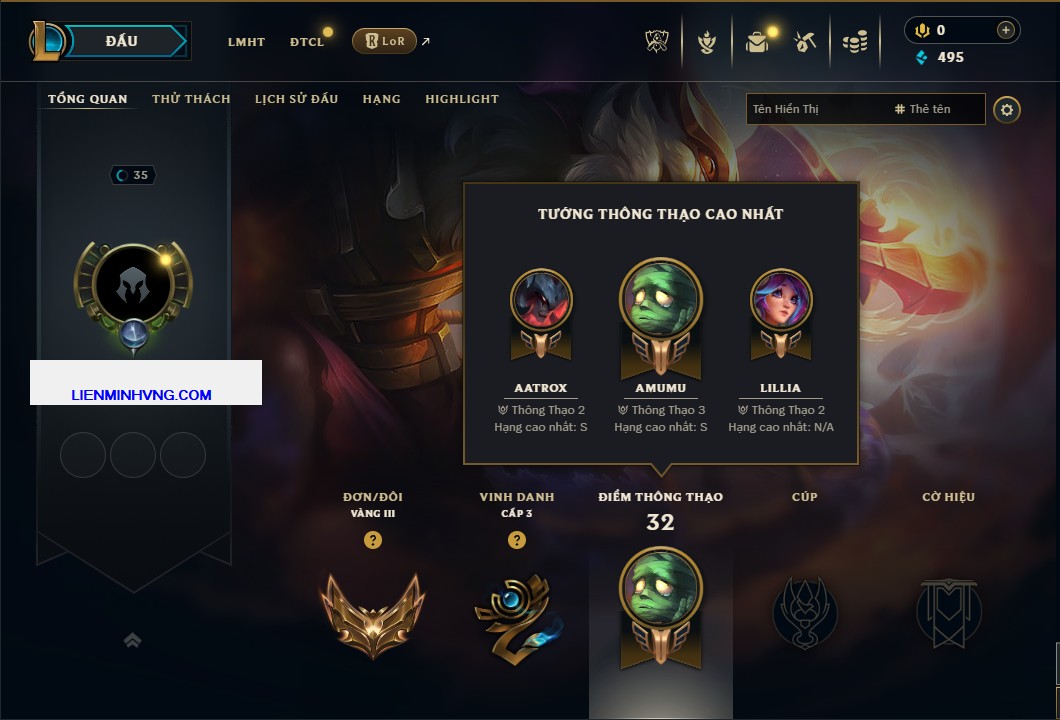The height and width of the screenshot is (720, 1060).
Task: Click the Tên Hiển Thị search field
Action: 815,109
